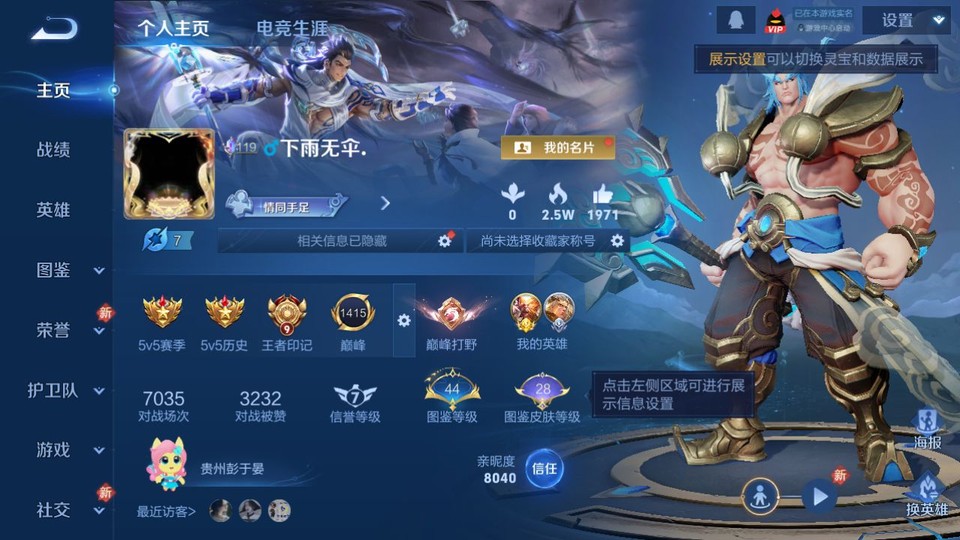View the 5v5赛季 rank badge
The width and height of the screenshot is (960, 540).
162,313
